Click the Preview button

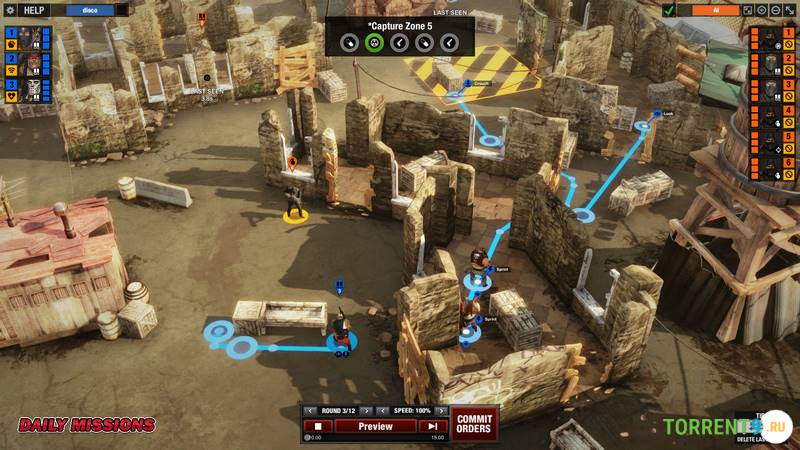click(375, 426)
